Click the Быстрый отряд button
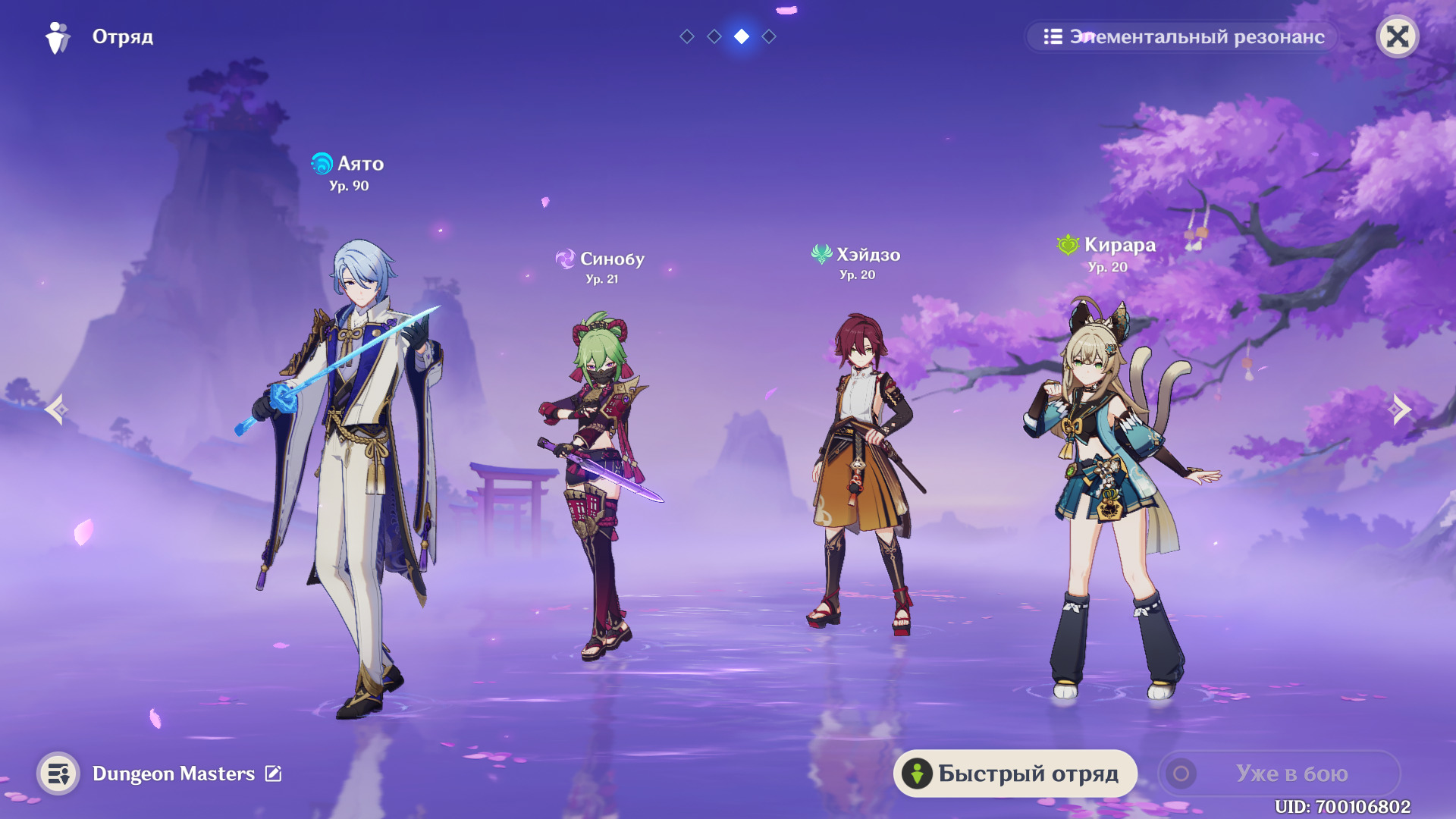This screenshot has width=1456, height=819. (x=1015, y=773)
